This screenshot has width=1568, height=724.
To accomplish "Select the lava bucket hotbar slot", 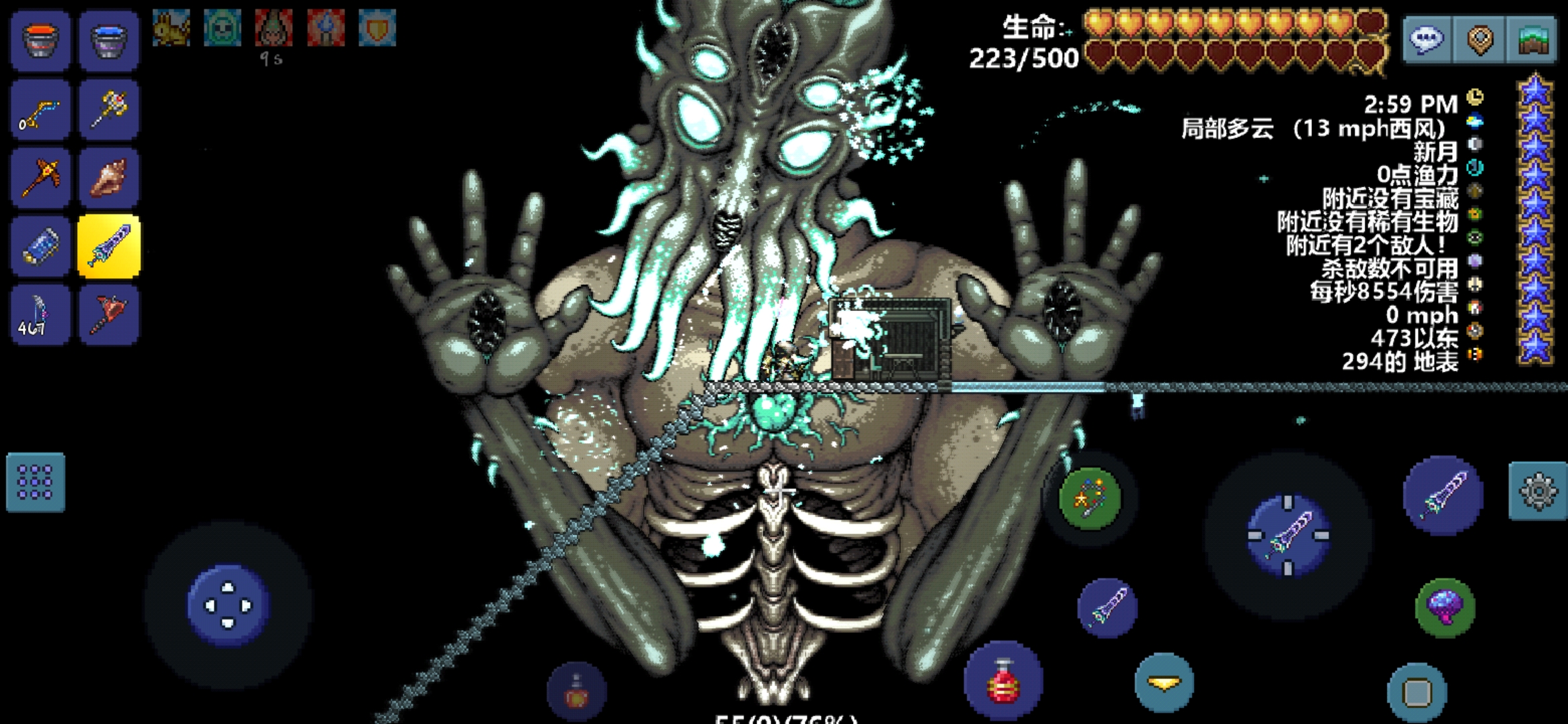I will [x=40, y=40].
